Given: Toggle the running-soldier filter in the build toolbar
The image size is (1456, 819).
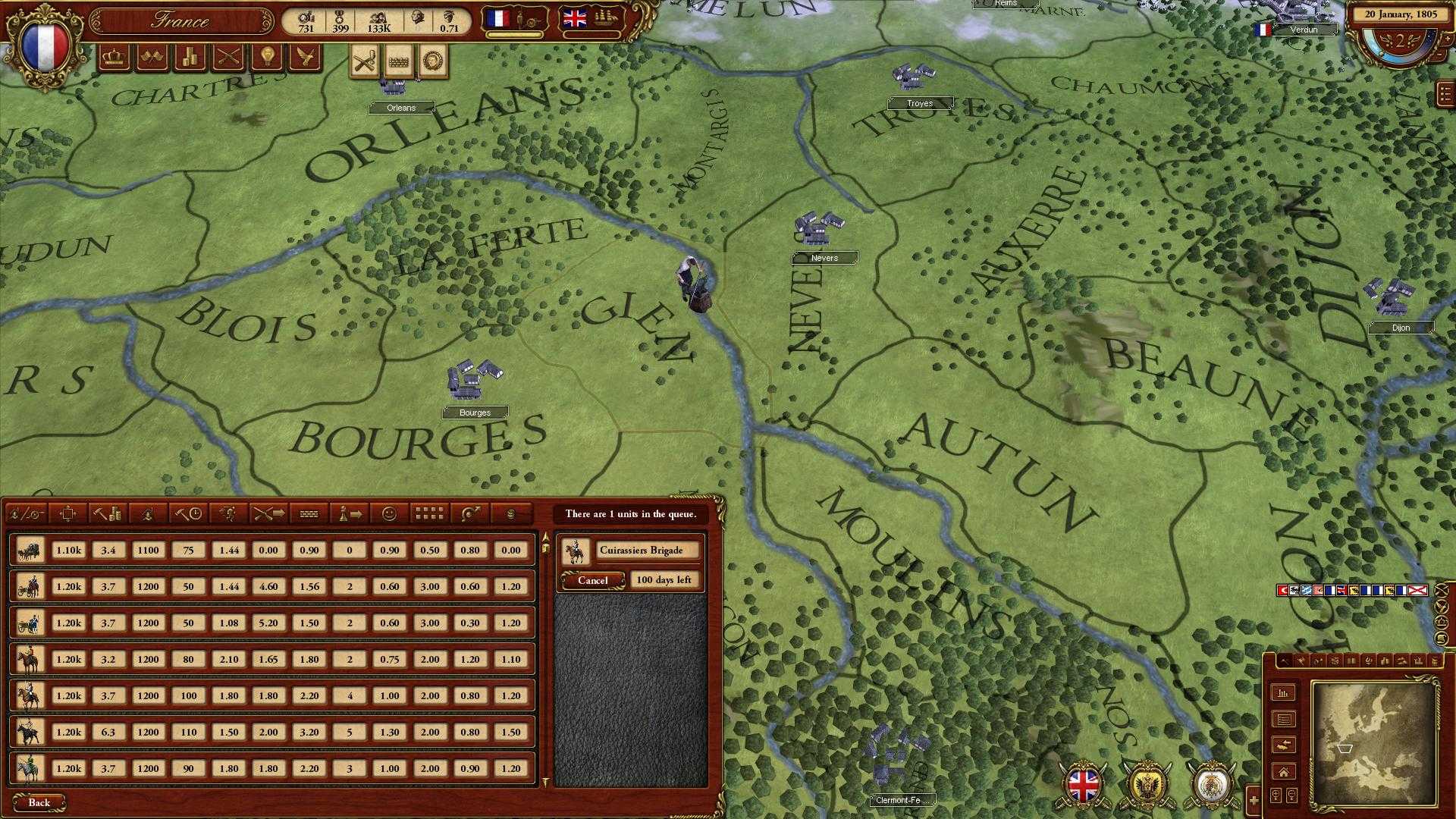Looking at the screenshot, I should (229, 514).
